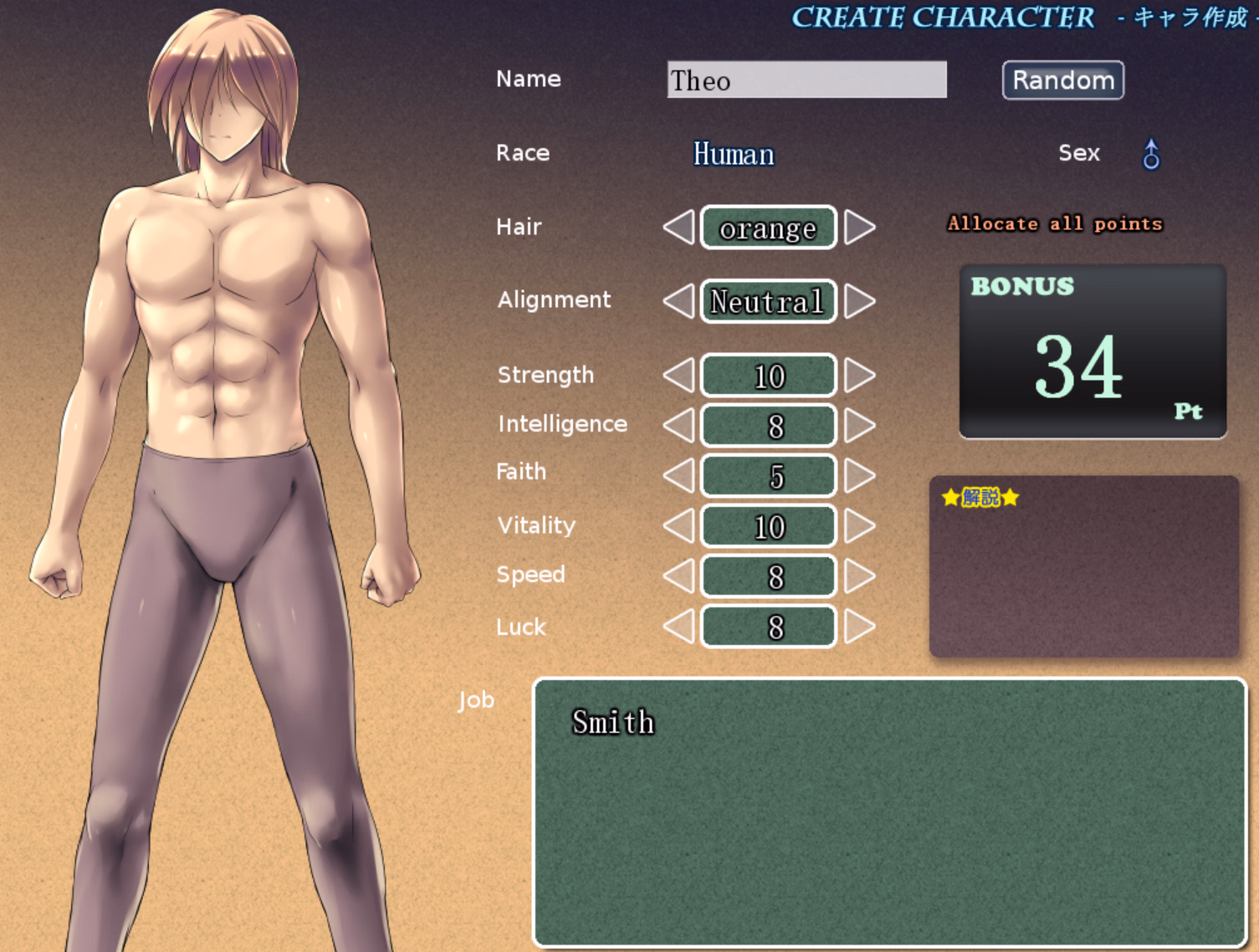Decrease Strength with the left arrow

(x=678, y=376)
